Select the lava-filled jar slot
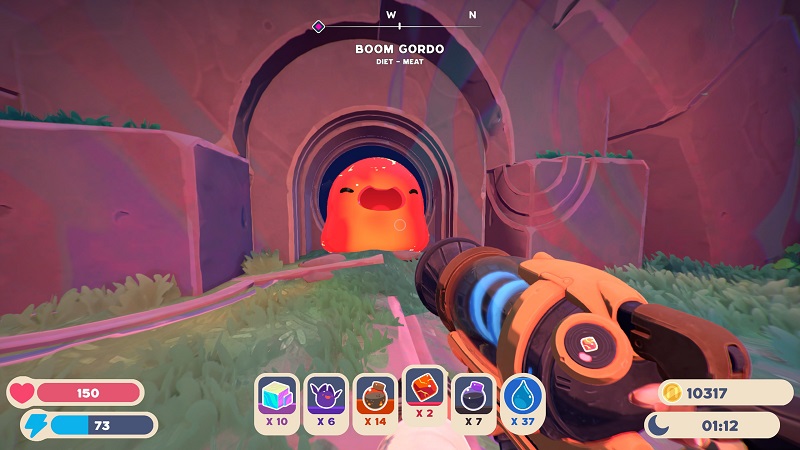The width and height of the screenshot is (800, 450). 375,398
